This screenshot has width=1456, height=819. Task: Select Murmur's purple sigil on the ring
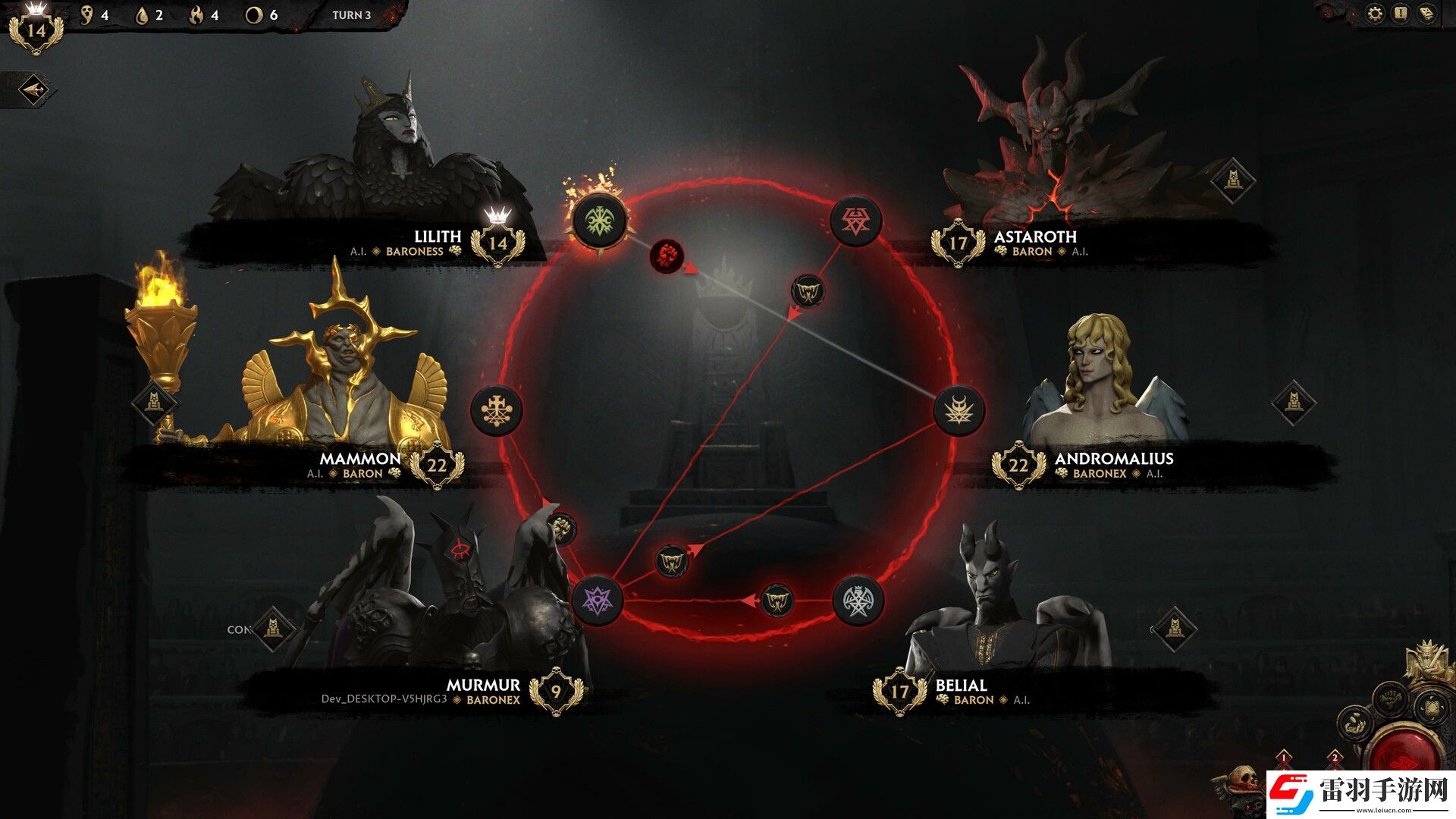point(598,601)
